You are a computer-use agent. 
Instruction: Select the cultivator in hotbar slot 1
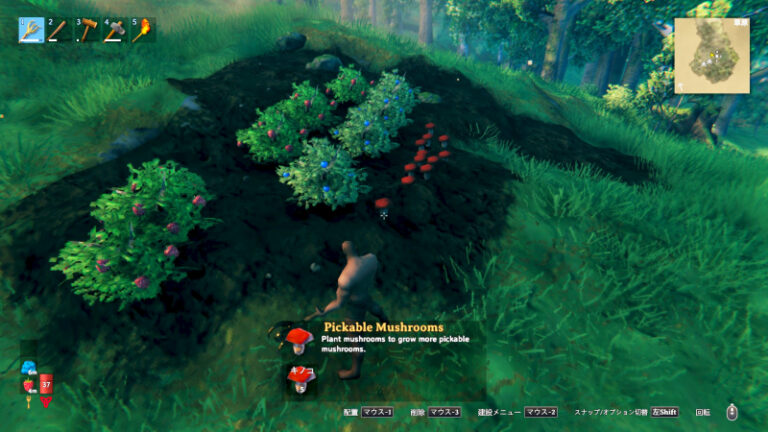tap(31, 30)
